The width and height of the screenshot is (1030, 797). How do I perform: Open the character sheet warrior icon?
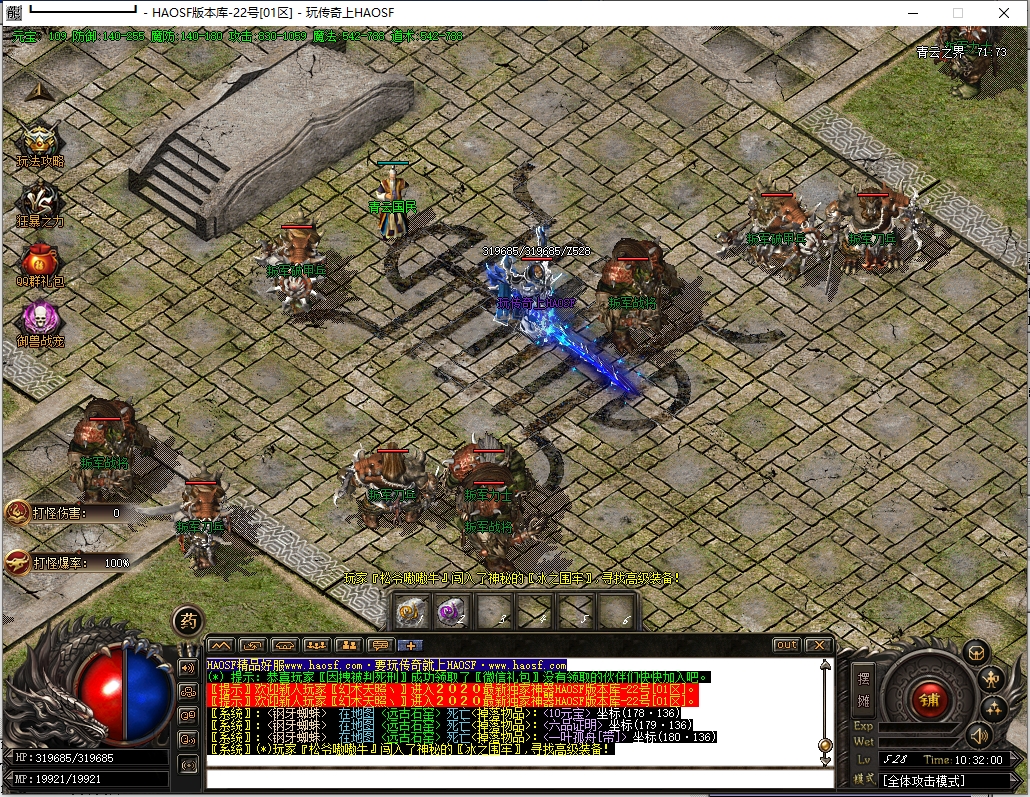[x=992, y=680]
